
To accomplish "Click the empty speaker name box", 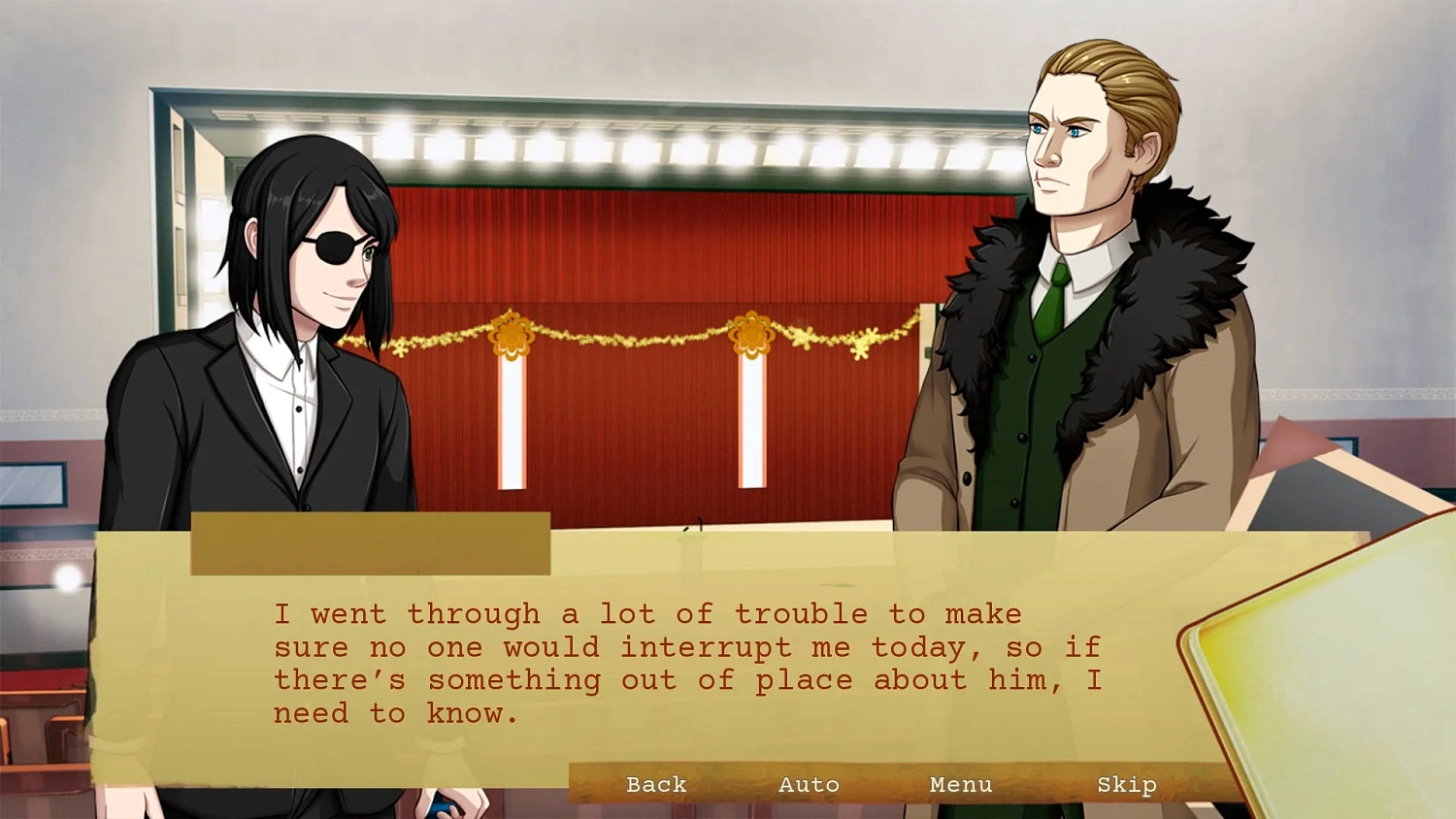I will click(372, 543).
